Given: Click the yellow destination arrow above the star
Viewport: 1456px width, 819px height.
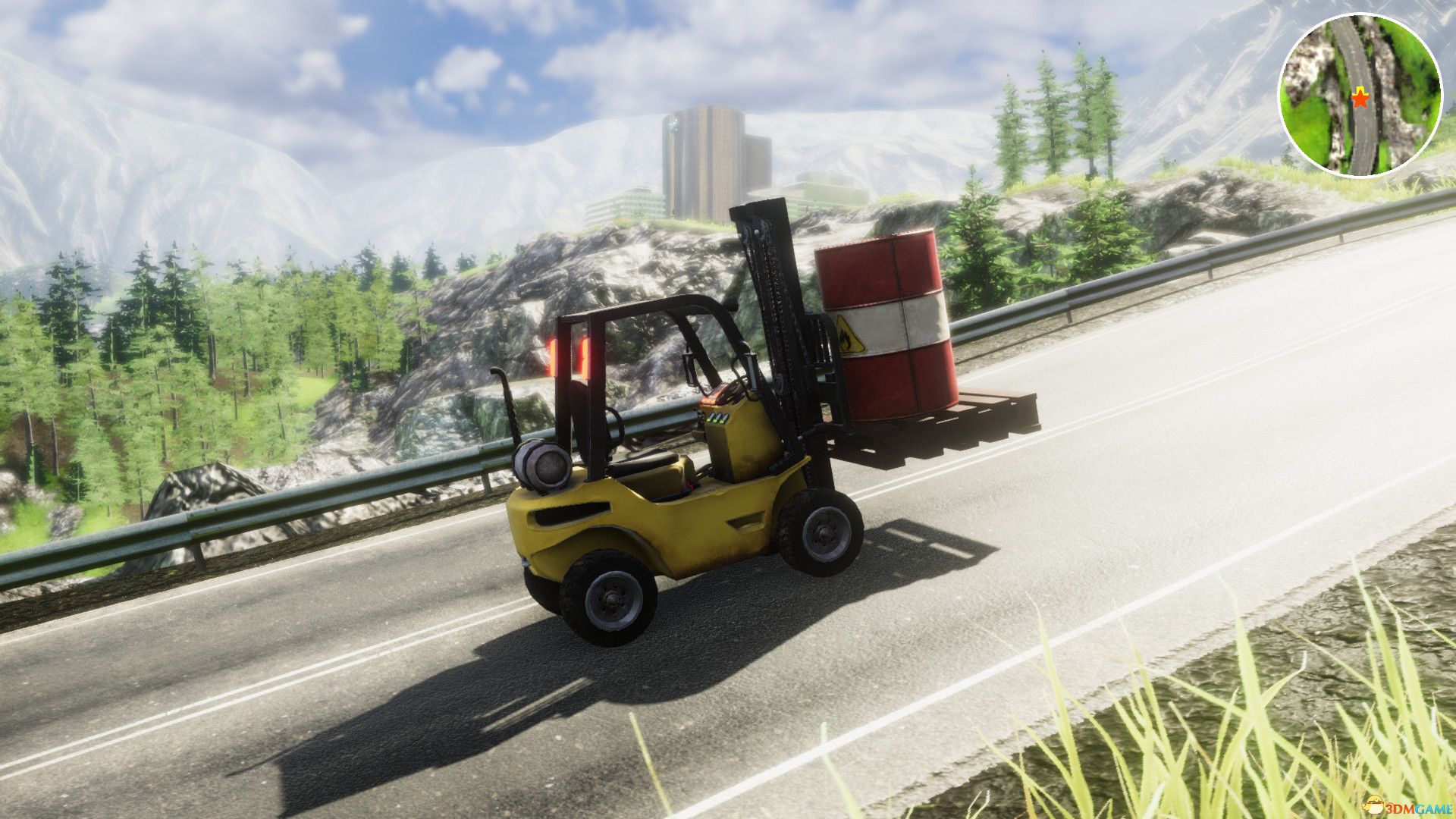Looking at the screenshot, I should pyautogui.click(x=1359, y=90).
